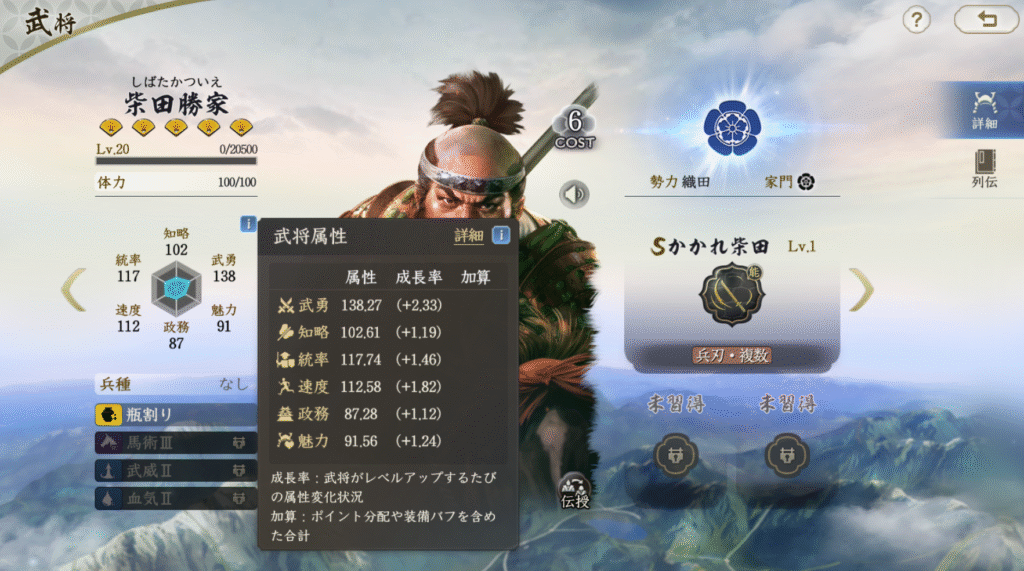Screen dimensions: 1024x571
Task: Select the 馬術III skill row
Action: click(x=175, y=442)
